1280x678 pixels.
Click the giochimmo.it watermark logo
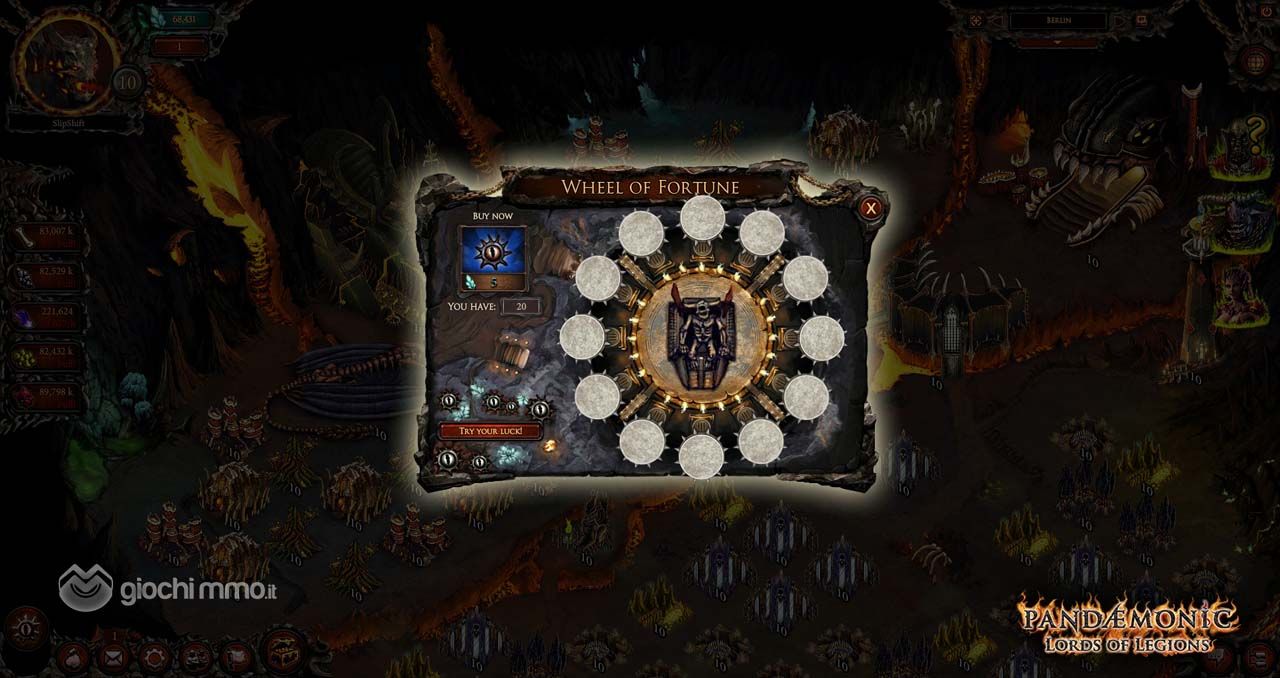click(x=168, y=588)
